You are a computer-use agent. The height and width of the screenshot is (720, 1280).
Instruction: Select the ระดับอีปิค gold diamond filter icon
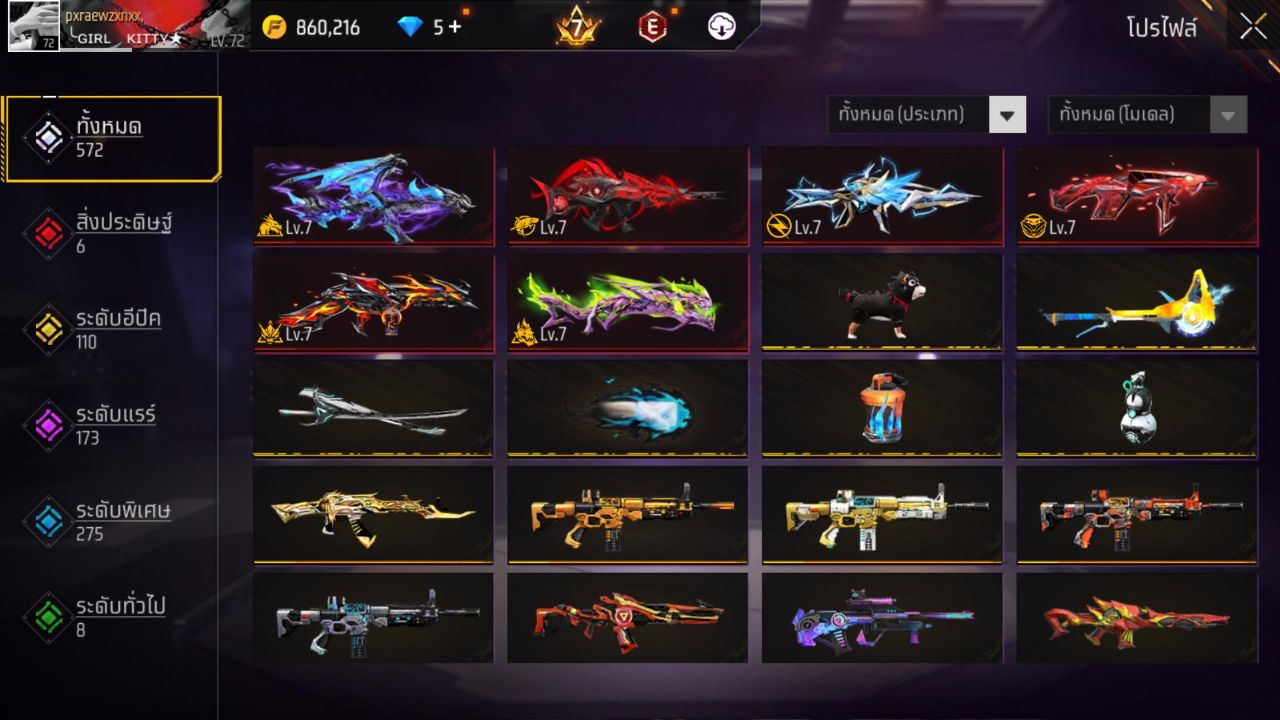(47, 325)
